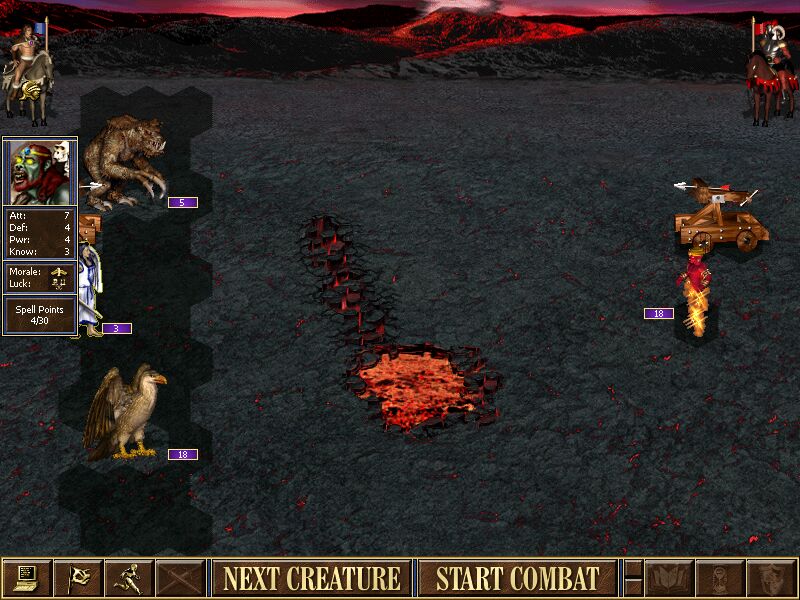Retreat with the running man icon
The height and width of the screenshot is (600, 800).
(129, 578)
